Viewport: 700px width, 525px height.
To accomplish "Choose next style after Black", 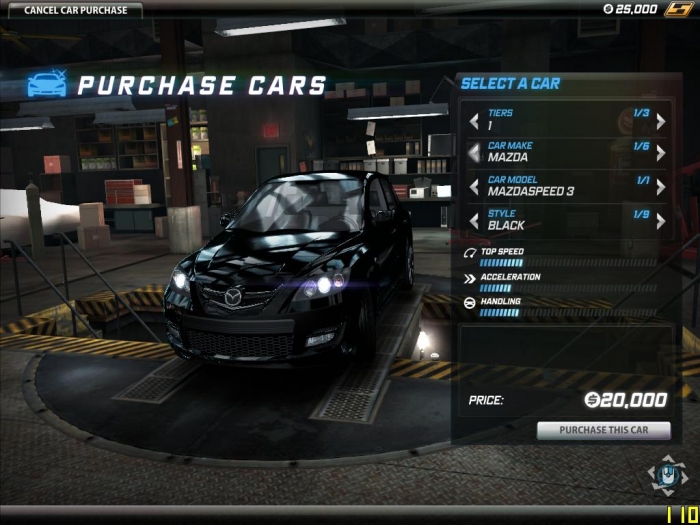I will tap(660, 220).
